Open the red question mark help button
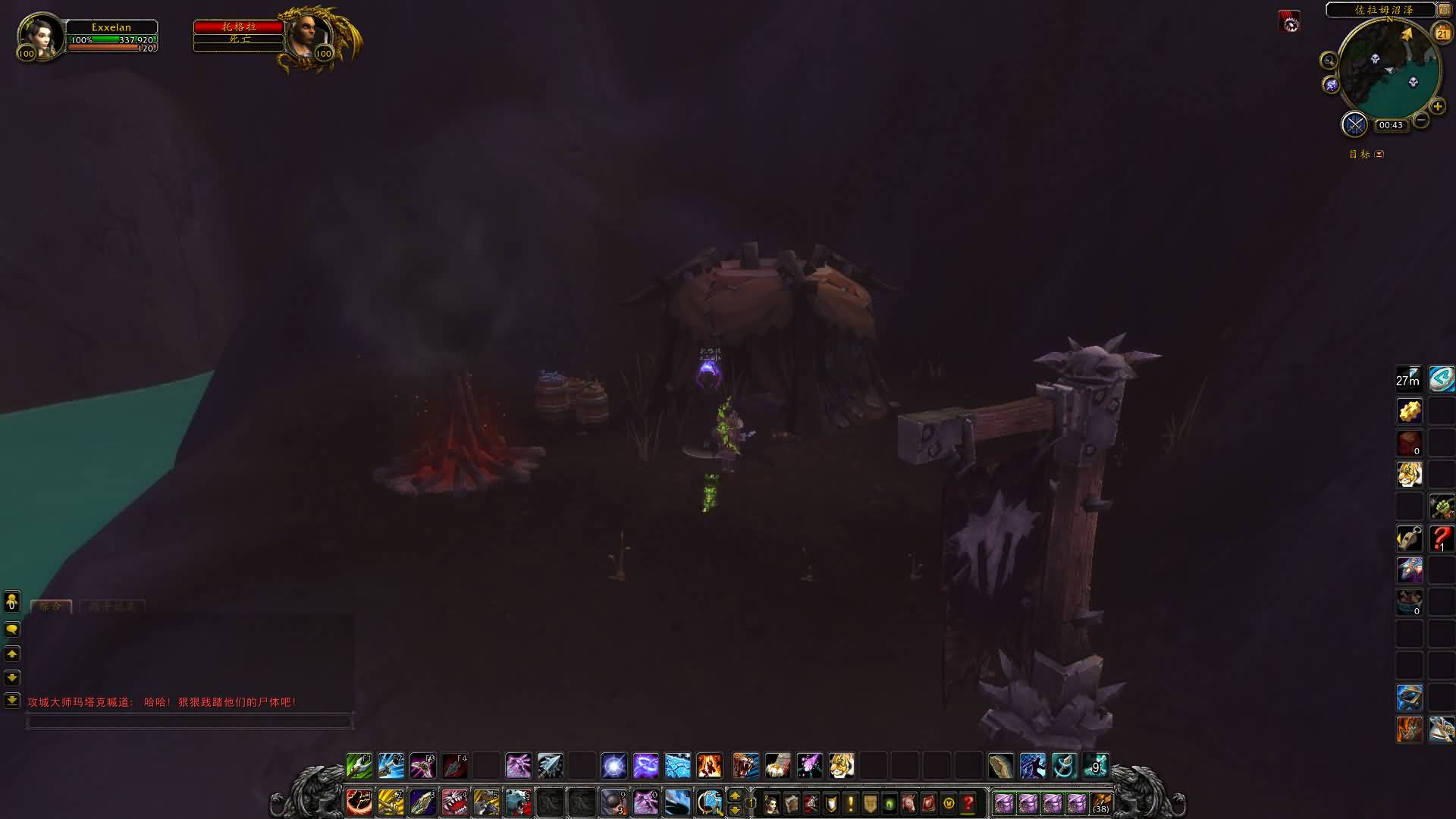 coord(968,803)
